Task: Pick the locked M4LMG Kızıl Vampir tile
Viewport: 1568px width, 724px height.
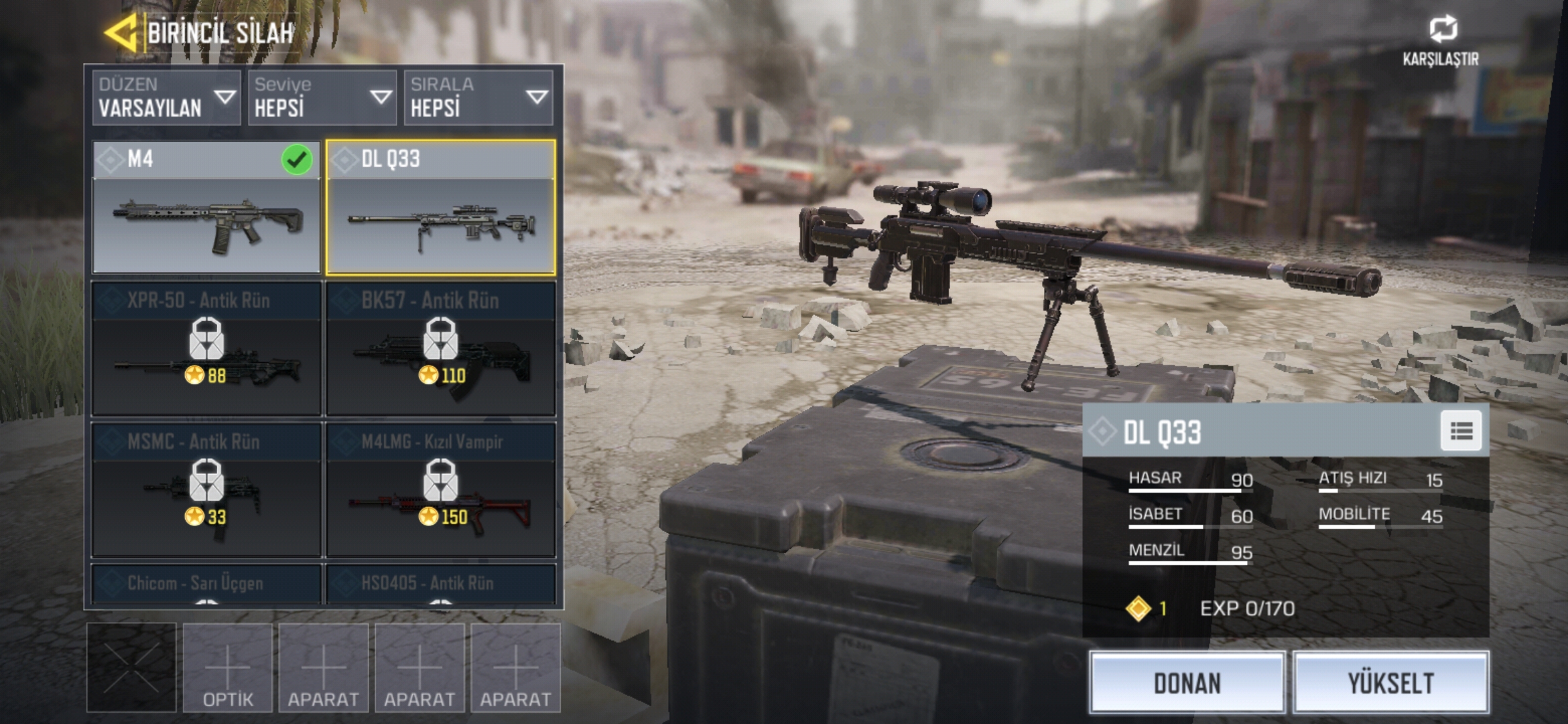Action: 440,489
